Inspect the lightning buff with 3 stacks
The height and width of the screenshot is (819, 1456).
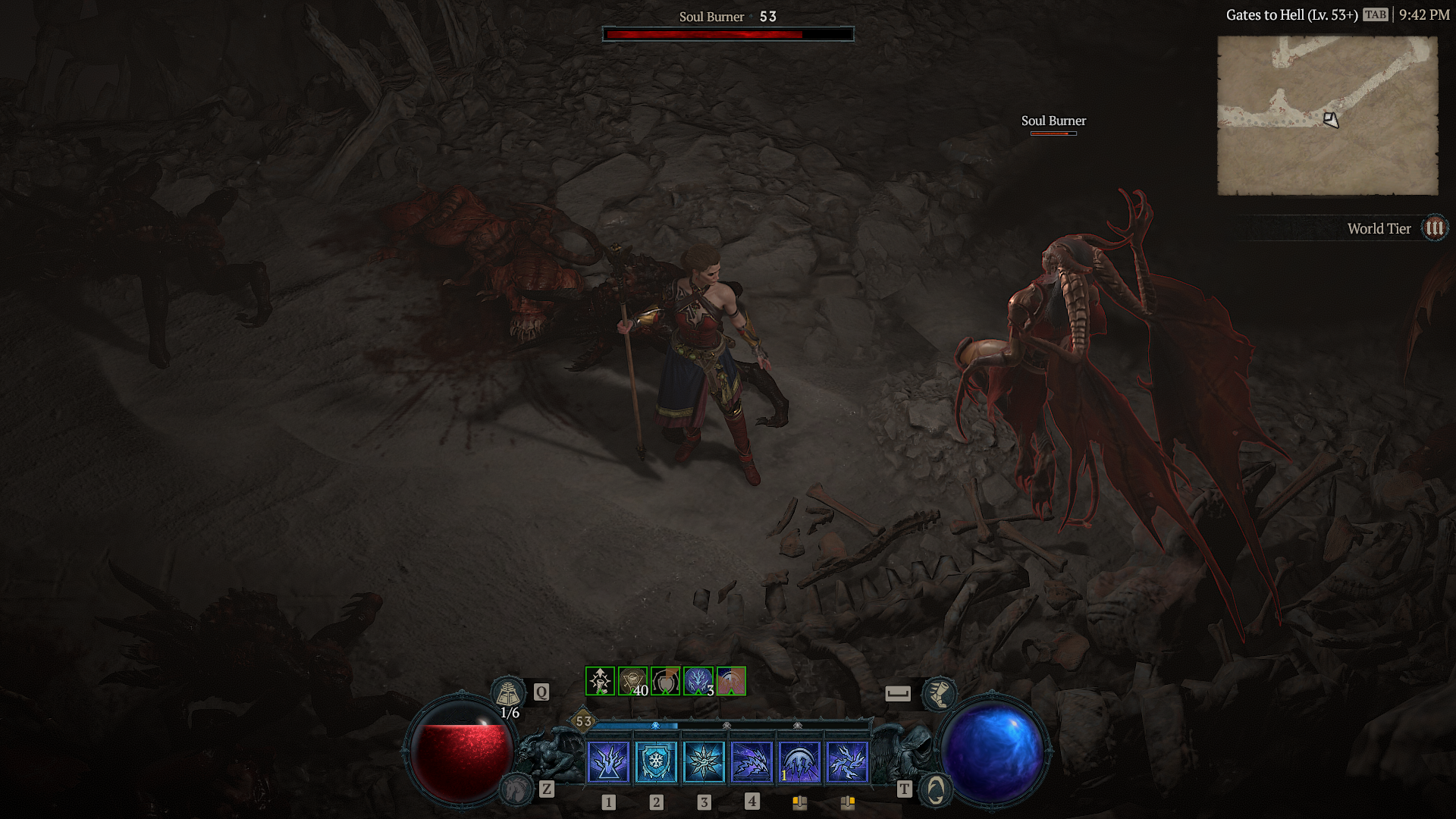pyautogui.click(x=698, y=681)
